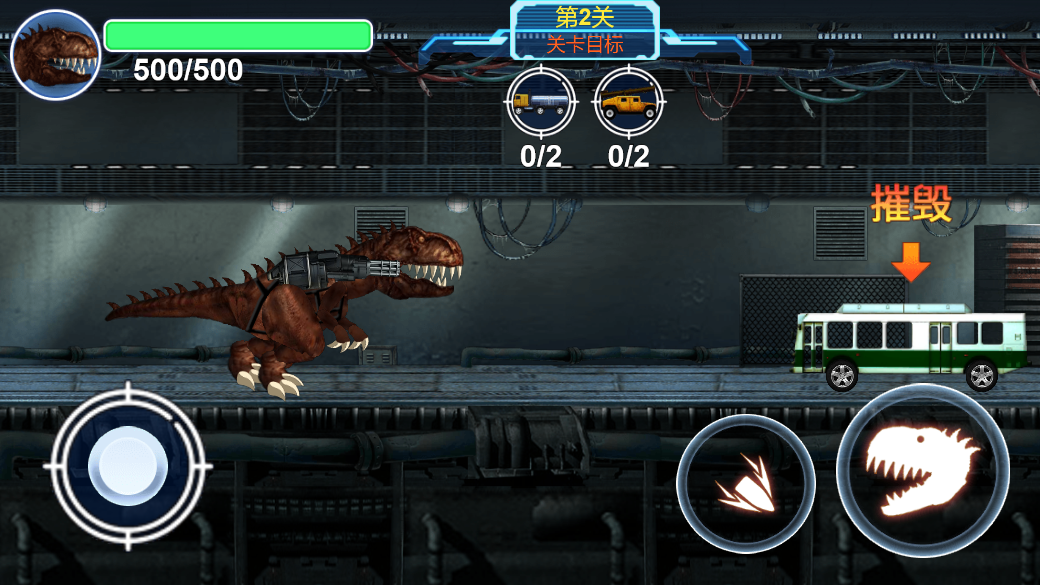Open the level 2 objectives banner
This screenshot has width=1040, height=585.
(x=585, y=31)
